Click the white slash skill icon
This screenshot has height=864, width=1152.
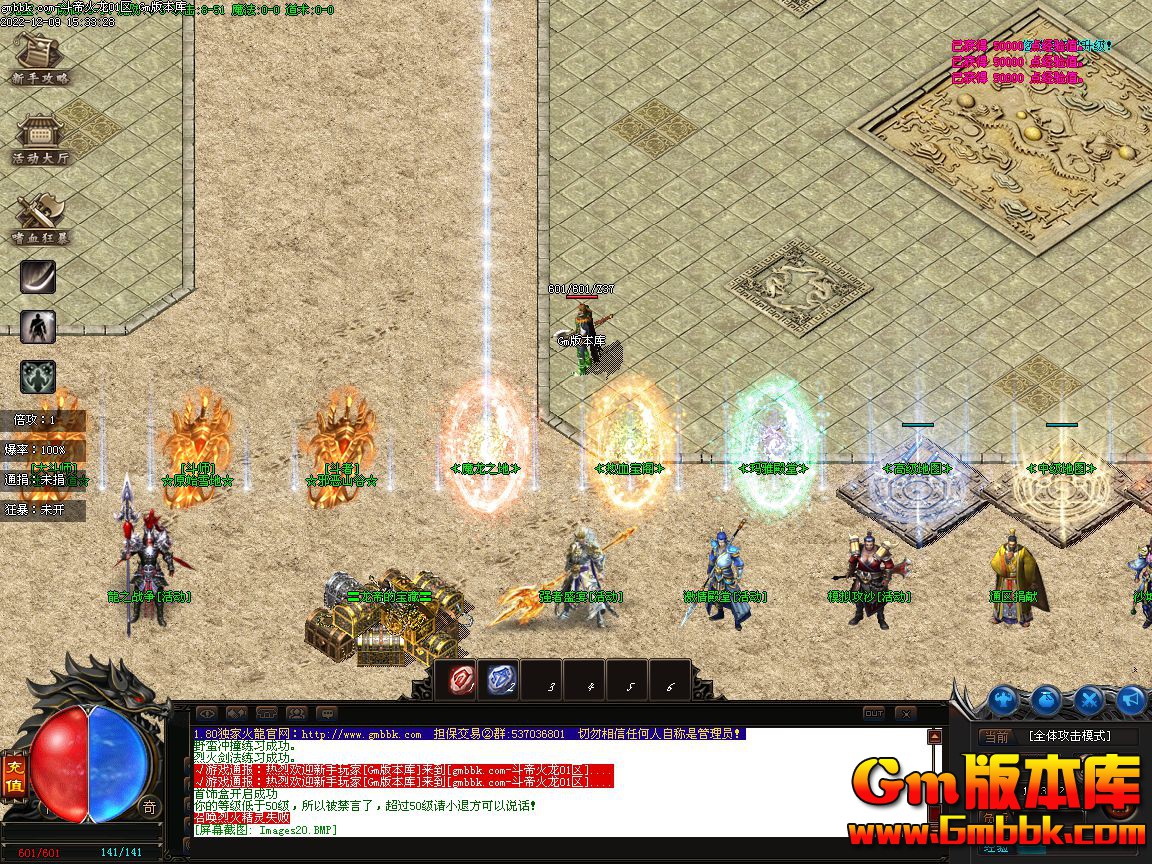tap(38, 277)
